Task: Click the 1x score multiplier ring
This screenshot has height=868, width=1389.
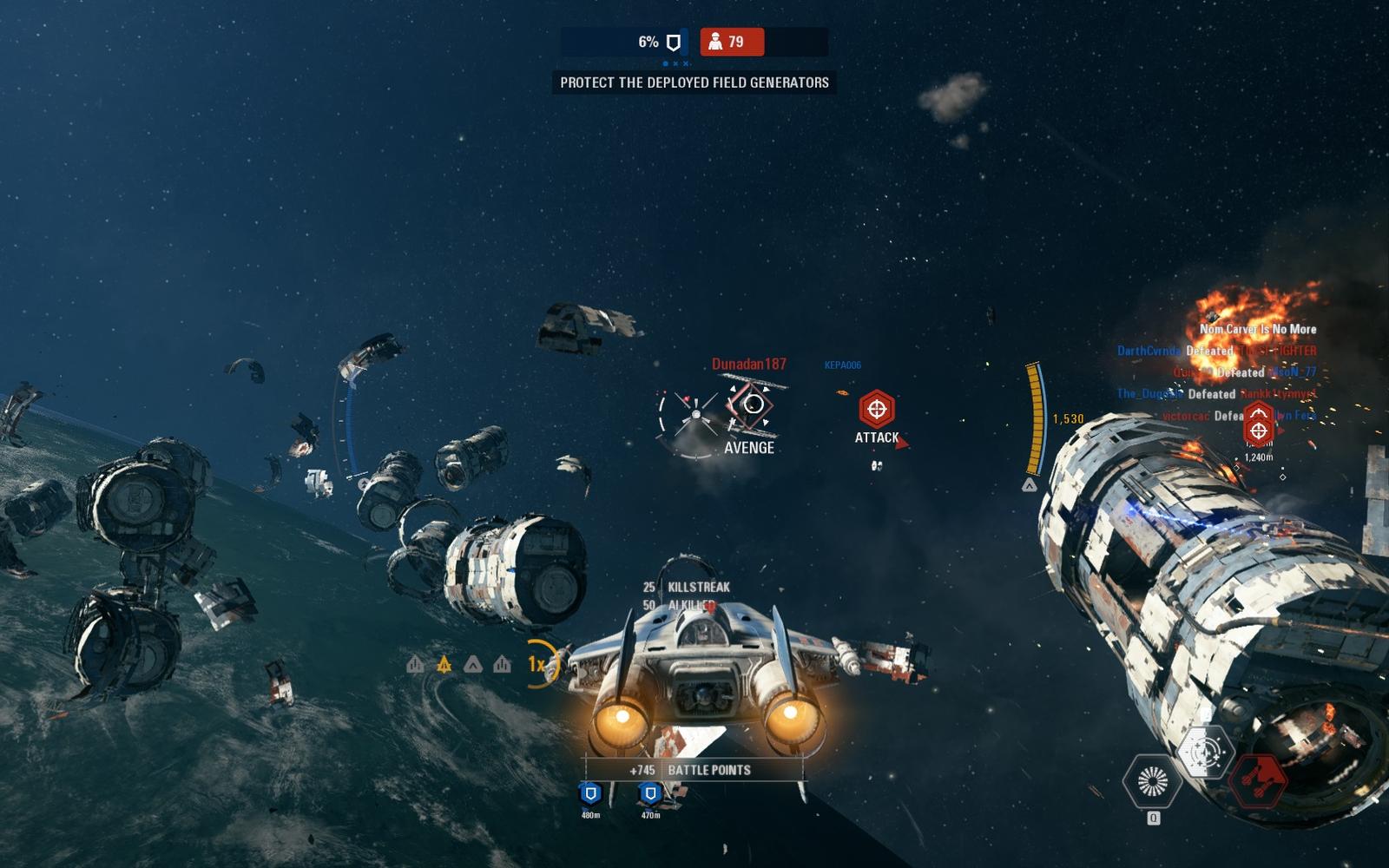Action: (x=538, y=664)
